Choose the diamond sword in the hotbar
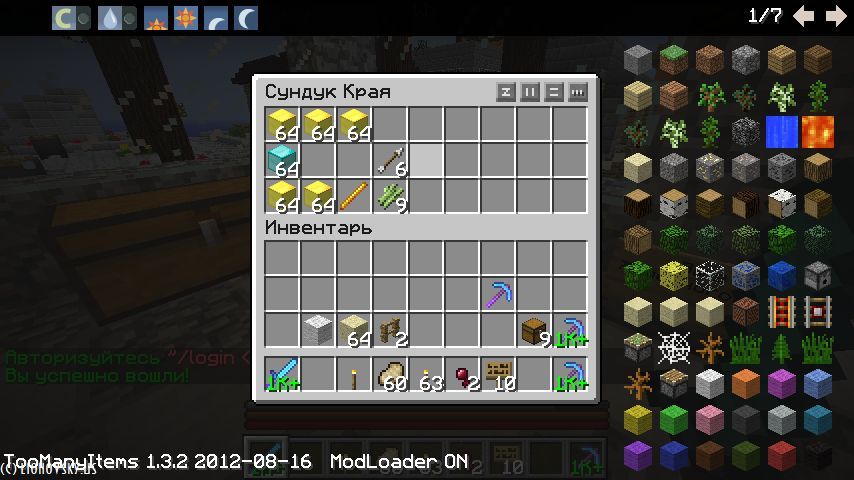The image size is (854, 480). coord(284,374)
